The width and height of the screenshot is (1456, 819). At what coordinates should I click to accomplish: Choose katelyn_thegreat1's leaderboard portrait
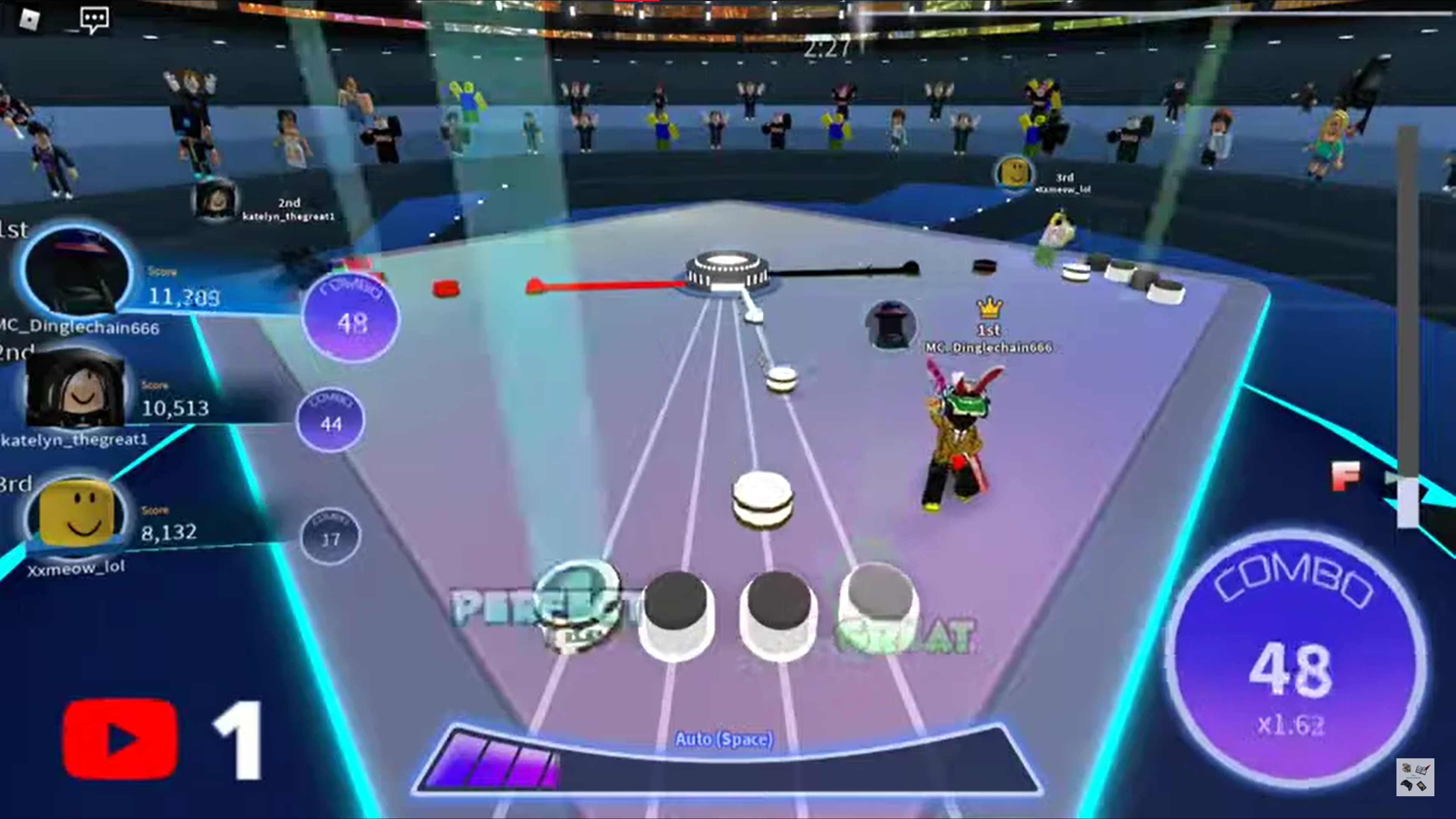[76, 389]
